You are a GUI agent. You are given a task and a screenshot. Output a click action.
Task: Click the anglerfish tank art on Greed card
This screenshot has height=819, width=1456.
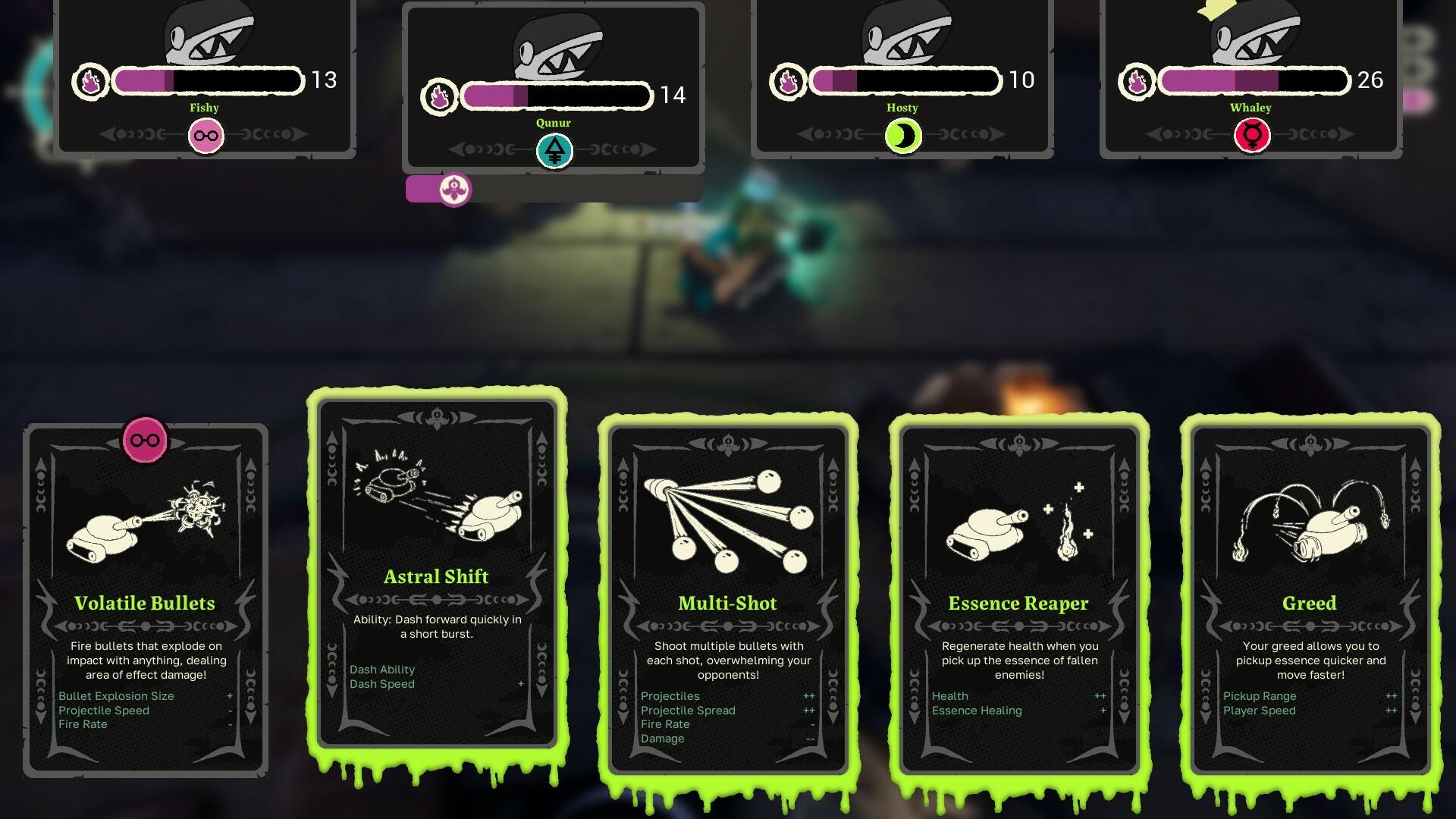click(x=1312, y=523)
